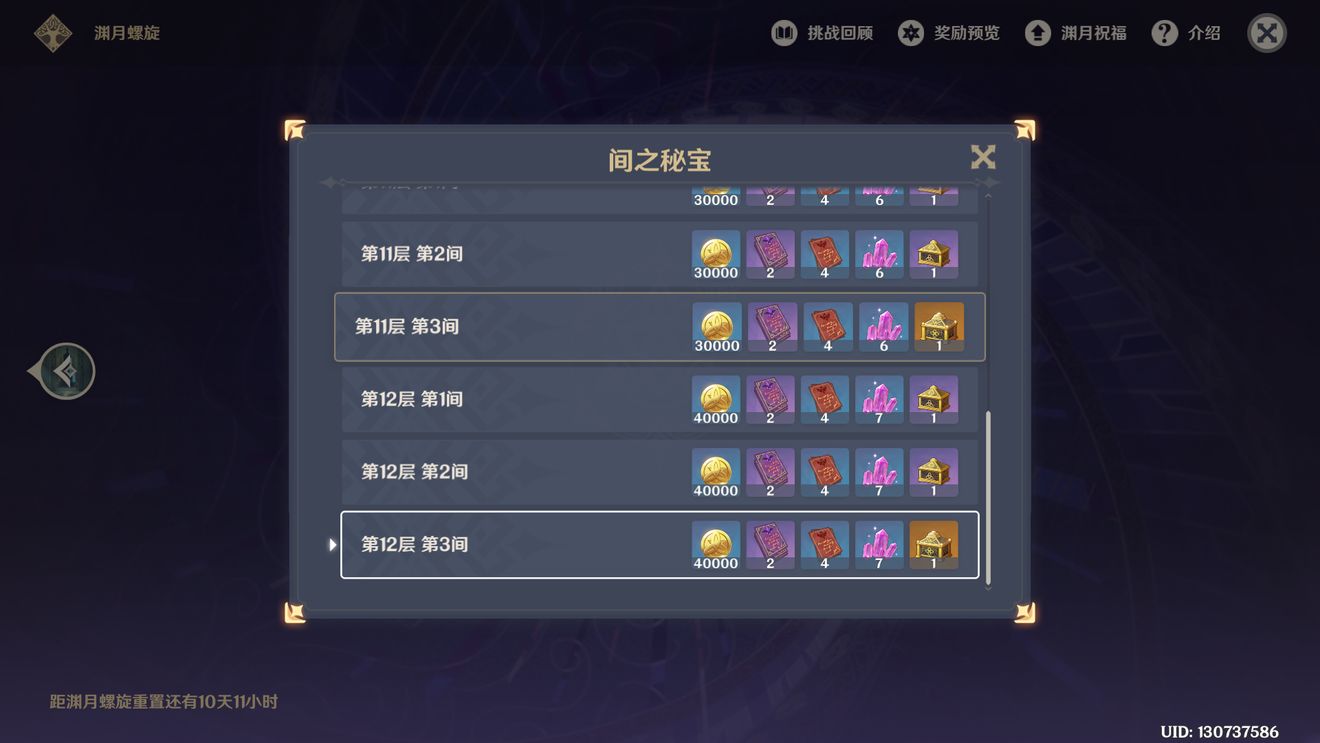Click the Mora coin icon for 第12层 第3间

pyautogui.click(x=715, y=543)
